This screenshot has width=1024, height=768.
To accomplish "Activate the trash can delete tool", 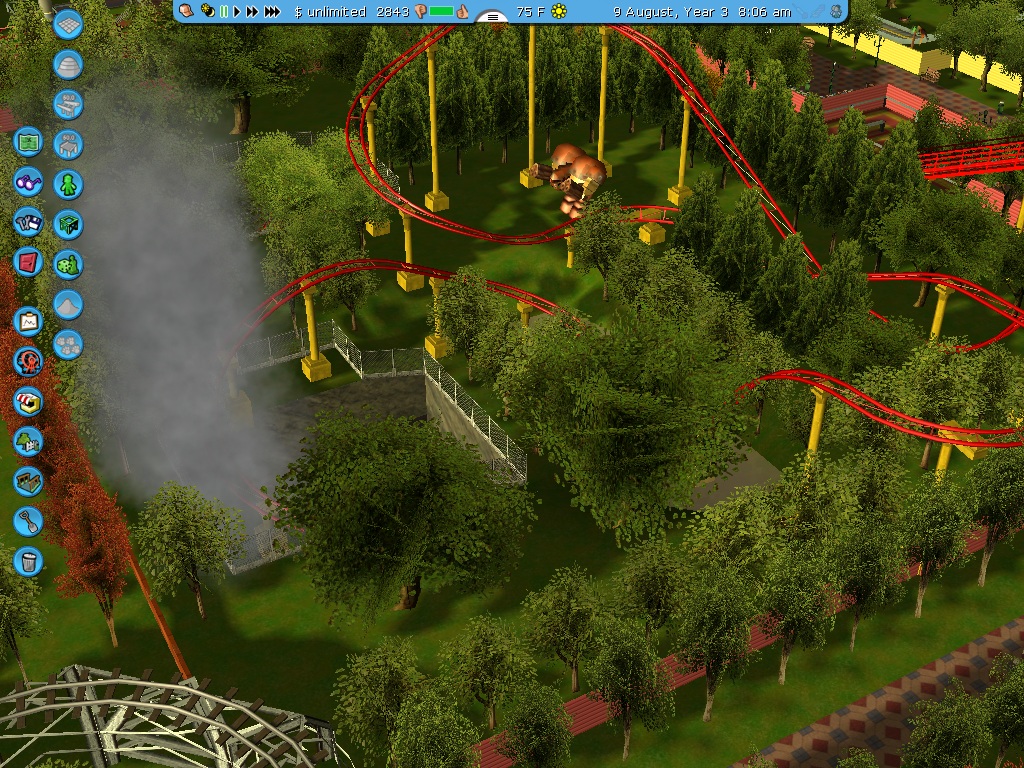I will (x=28, y=561).
